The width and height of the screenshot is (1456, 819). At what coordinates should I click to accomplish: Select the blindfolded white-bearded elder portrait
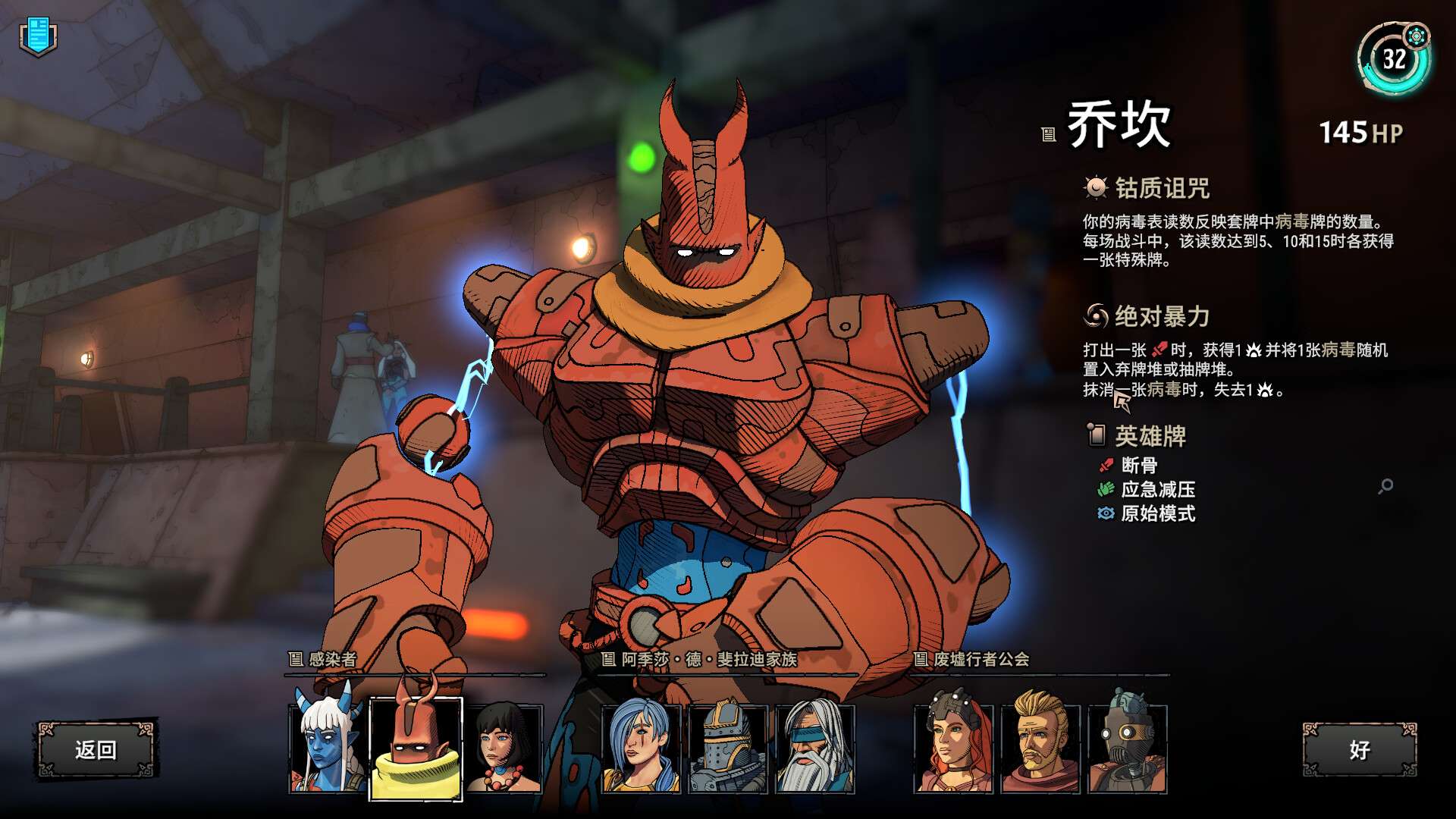[x=815, y=748]
